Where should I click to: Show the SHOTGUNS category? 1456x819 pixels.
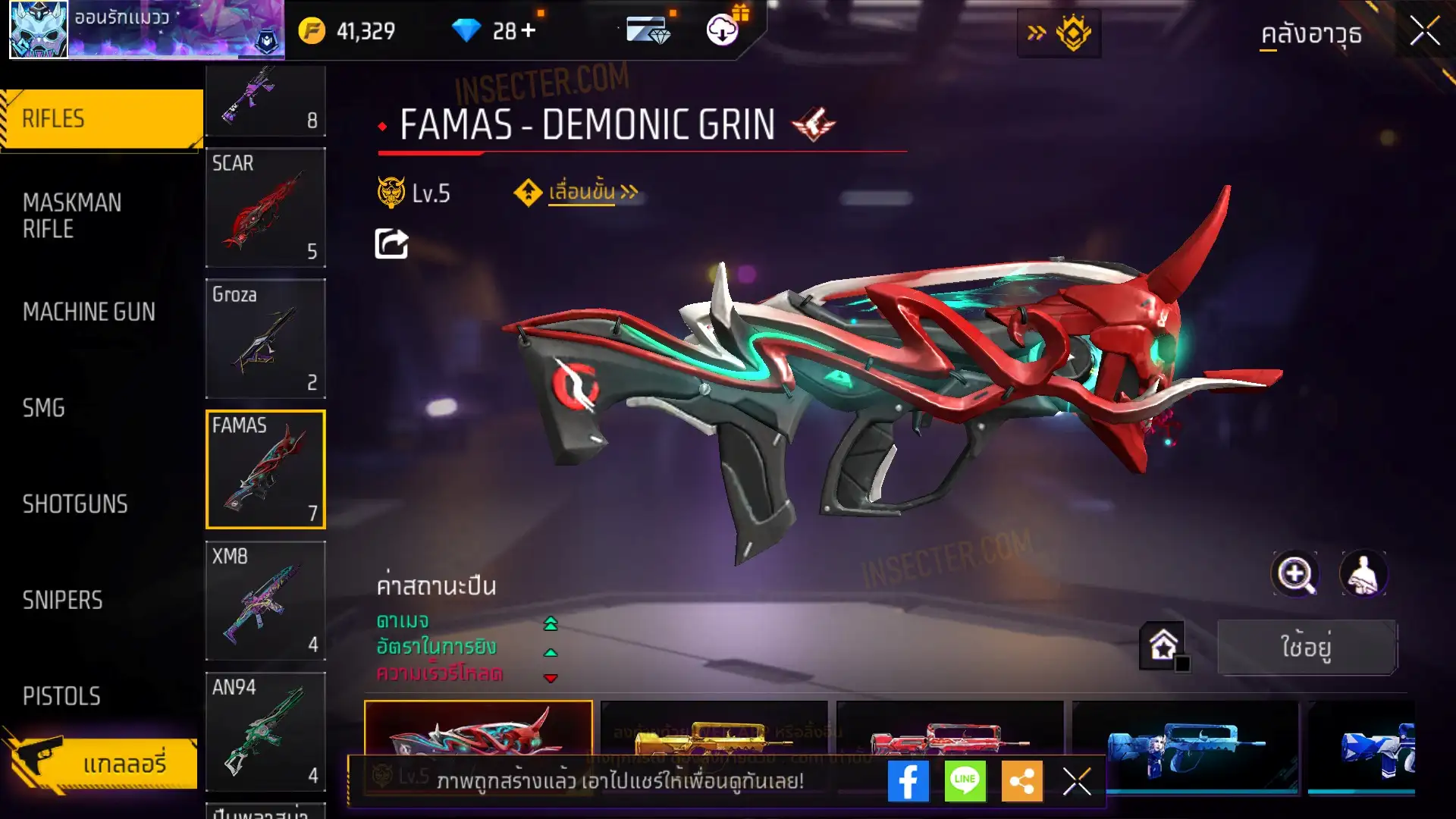(x=75, y=504)
